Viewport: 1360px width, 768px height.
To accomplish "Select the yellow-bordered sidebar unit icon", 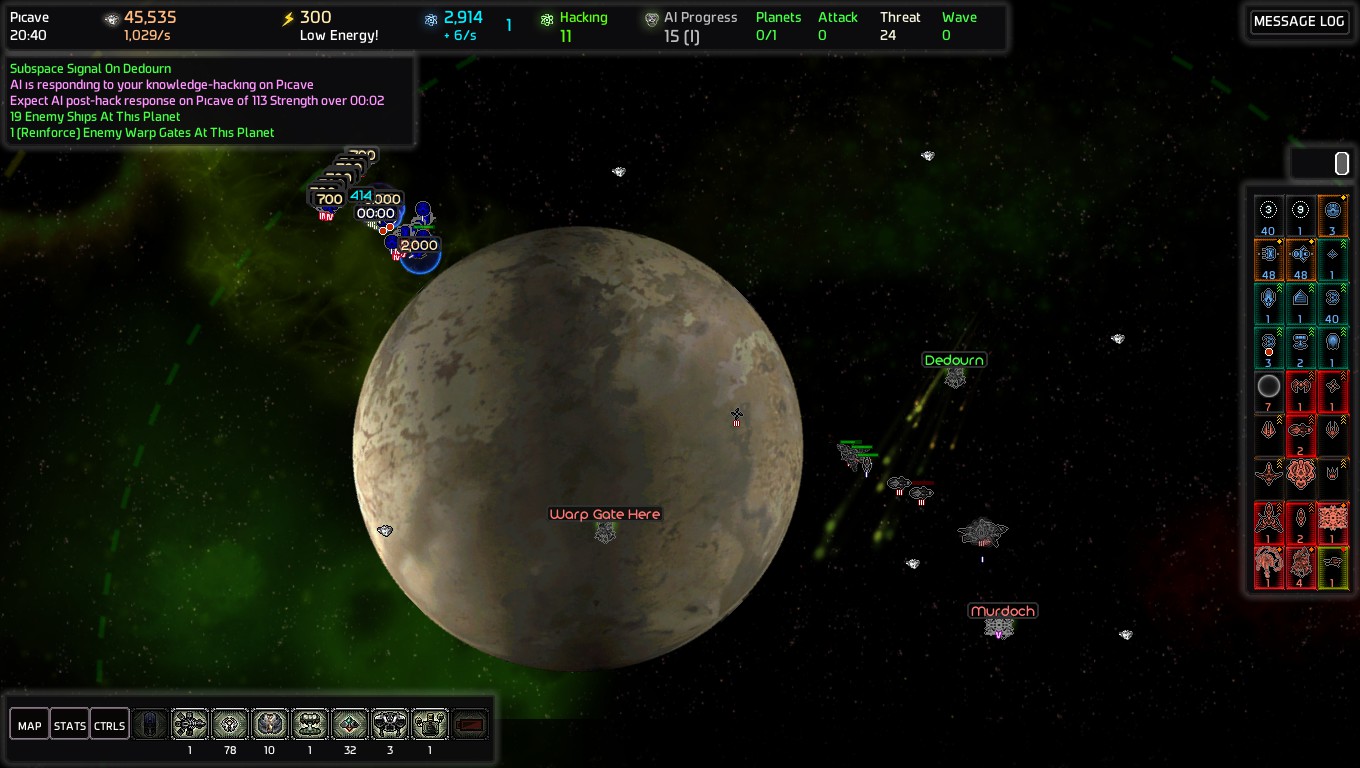I will click(1332, 567).
